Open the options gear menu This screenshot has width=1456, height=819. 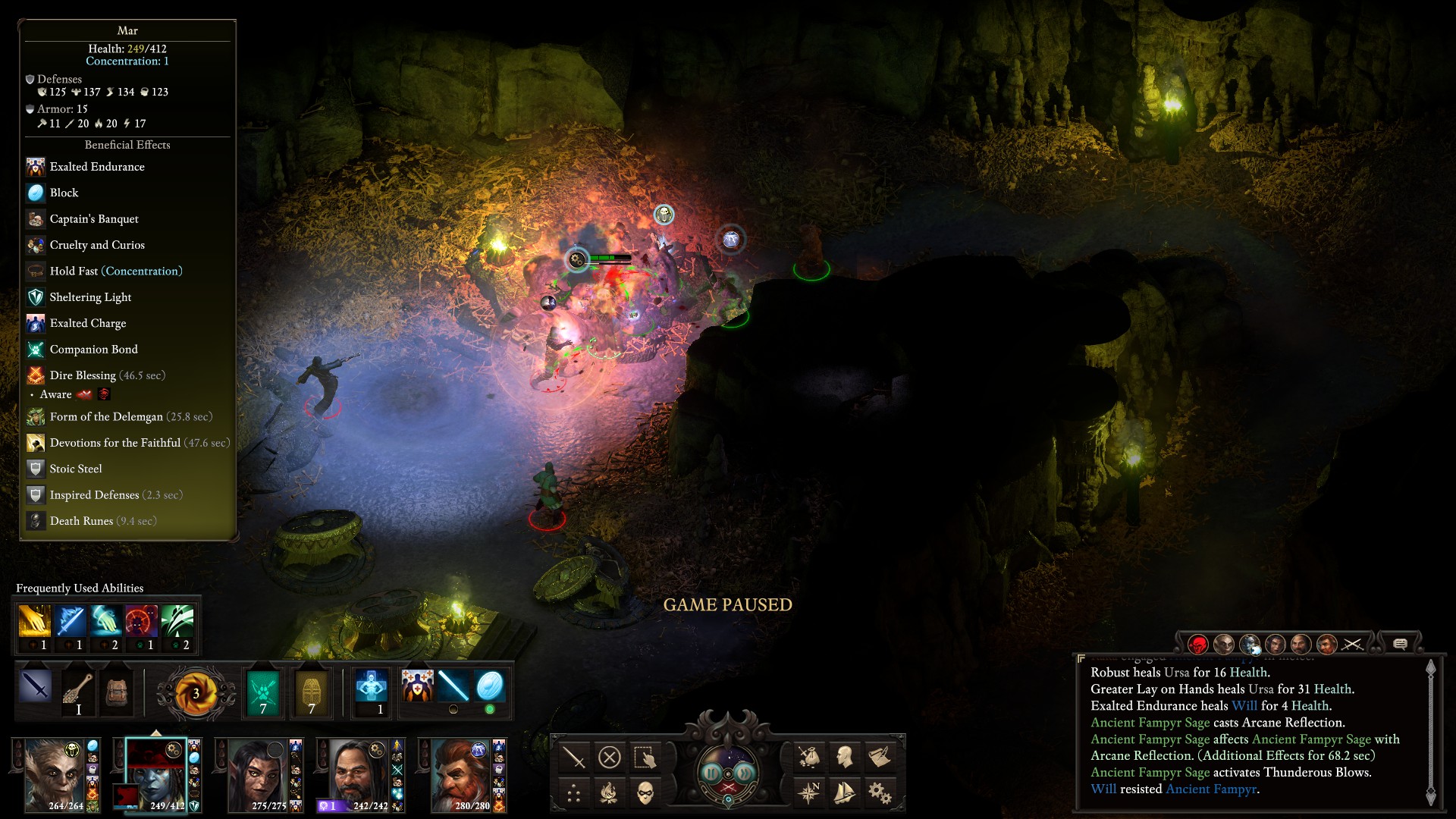tap(880, 793)
